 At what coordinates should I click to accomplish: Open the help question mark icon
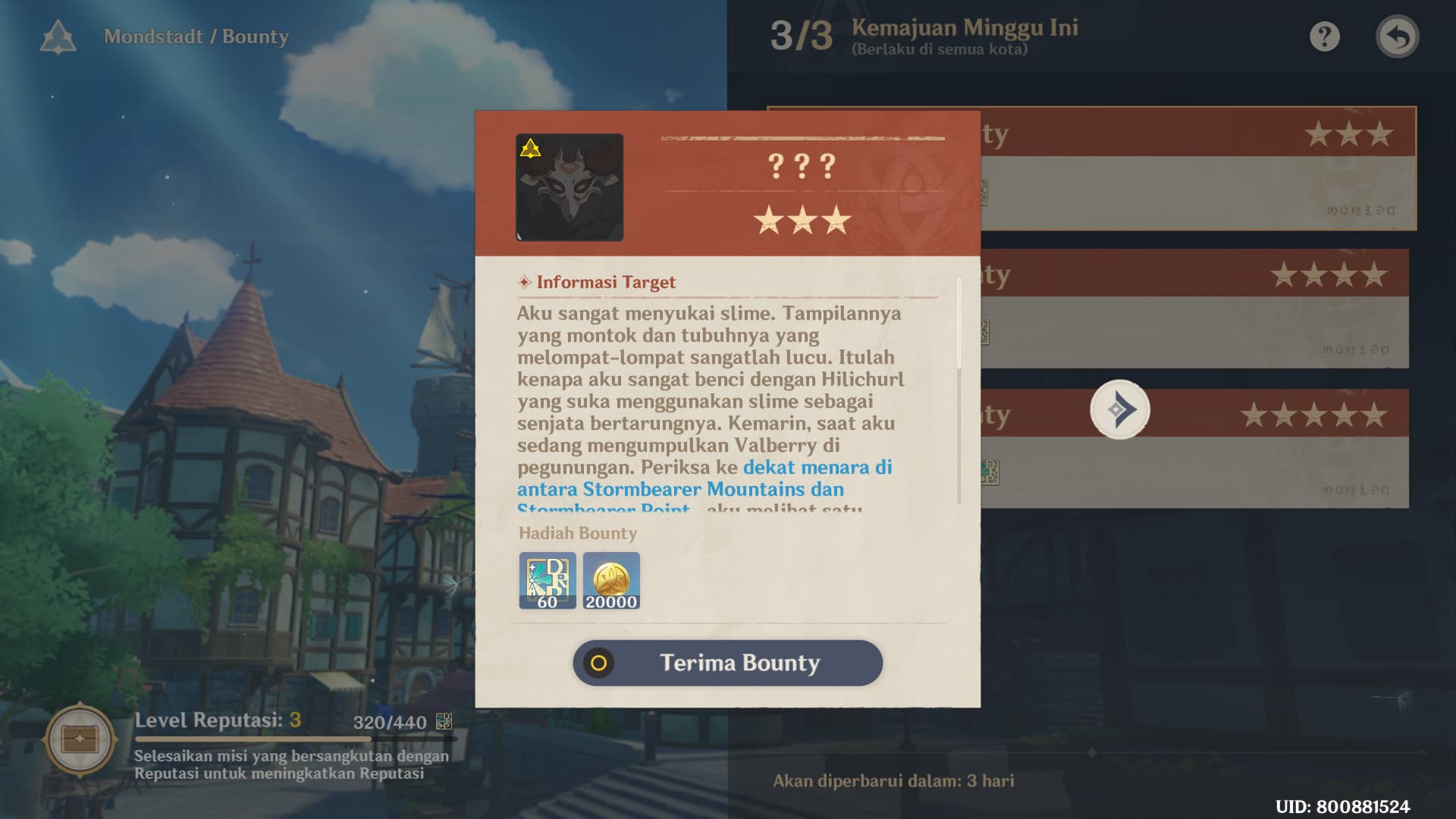[1324, 36]
